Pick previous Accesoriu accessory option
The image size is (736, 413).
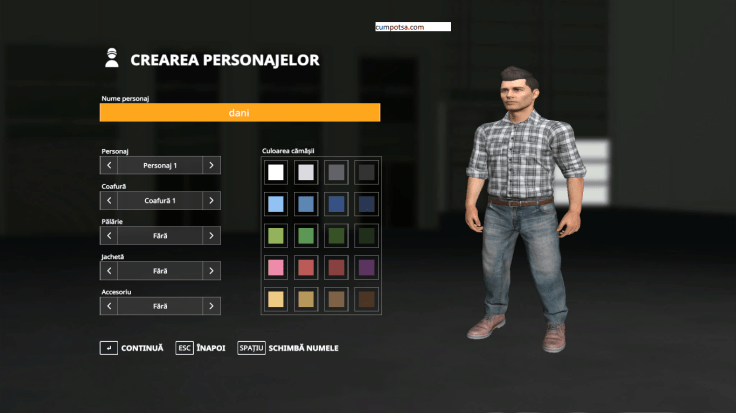[109, 306]
